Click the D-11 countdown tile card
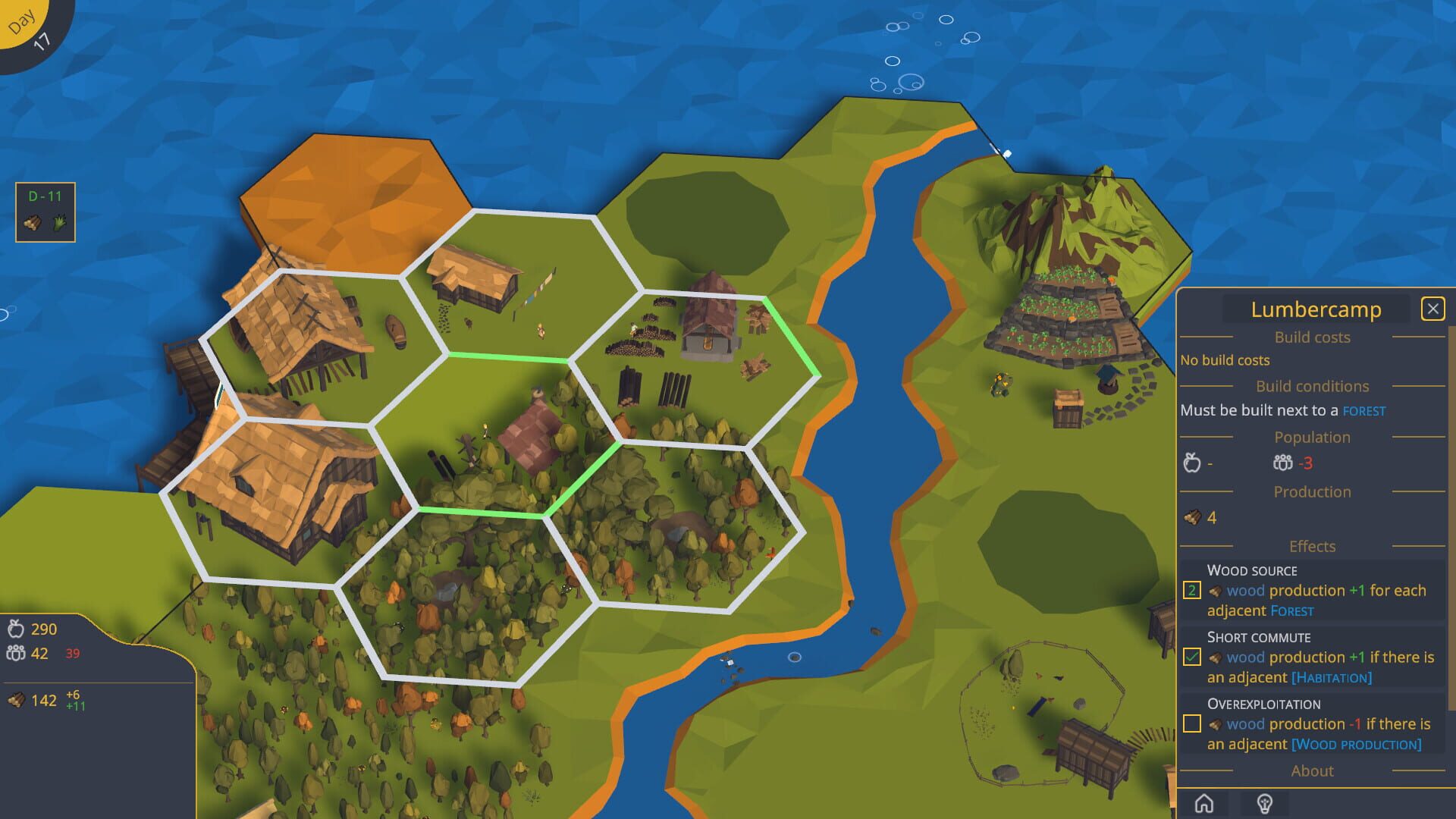 tap(45, 212)
